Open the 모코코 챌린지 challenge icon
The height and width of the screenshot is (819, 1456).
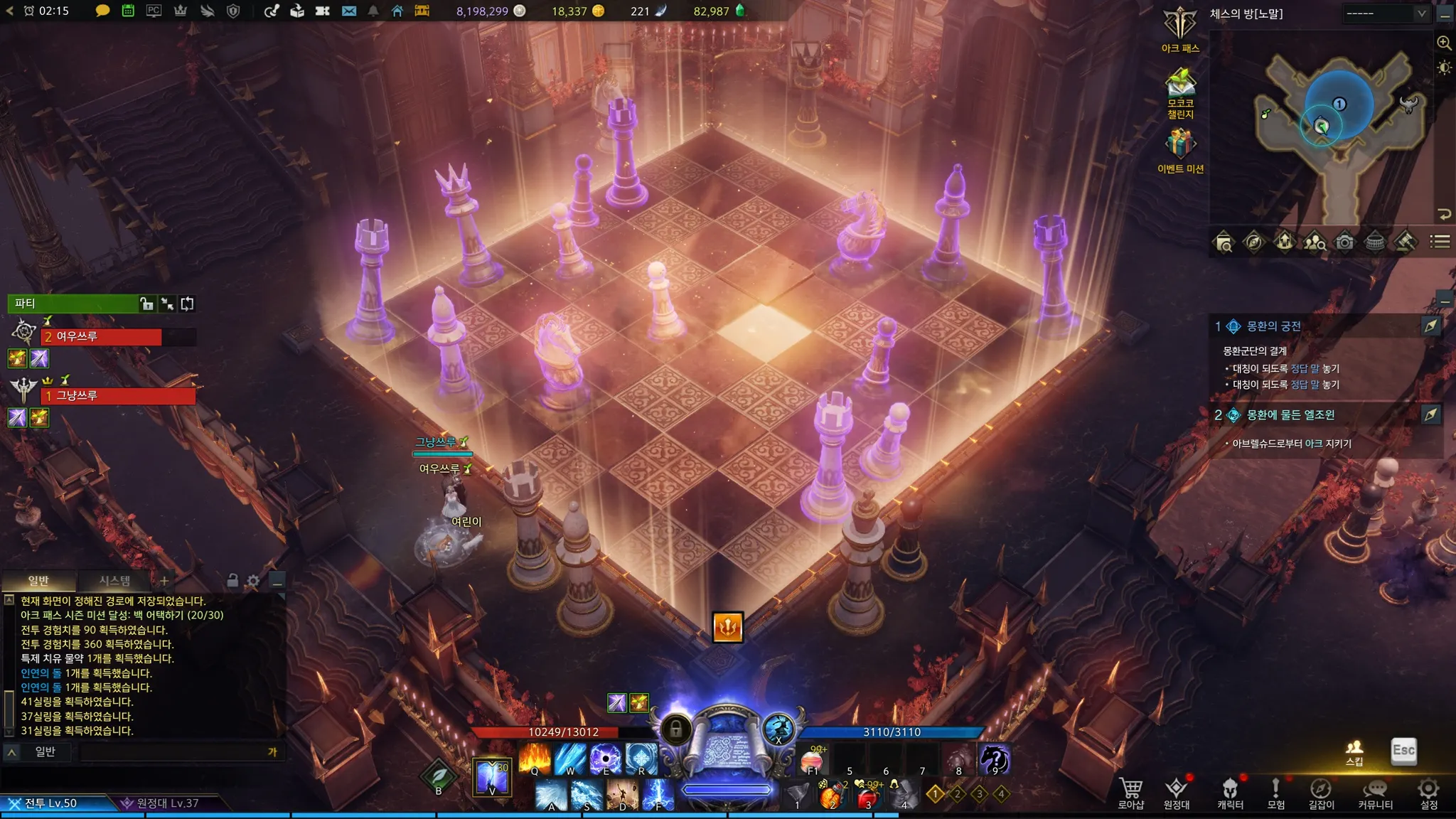(1180, 84)
